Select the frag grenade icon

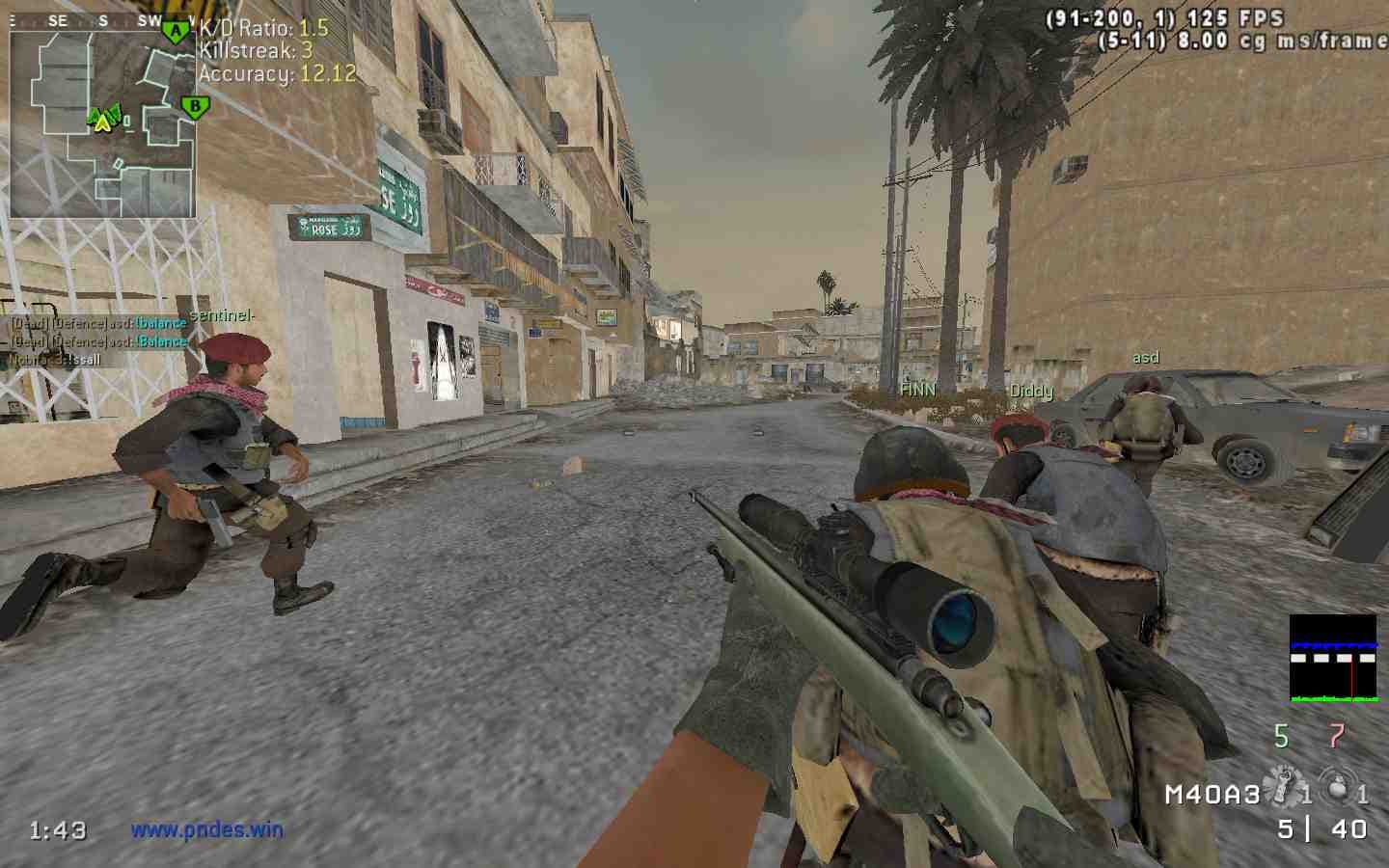click(x=1334, y=783)
